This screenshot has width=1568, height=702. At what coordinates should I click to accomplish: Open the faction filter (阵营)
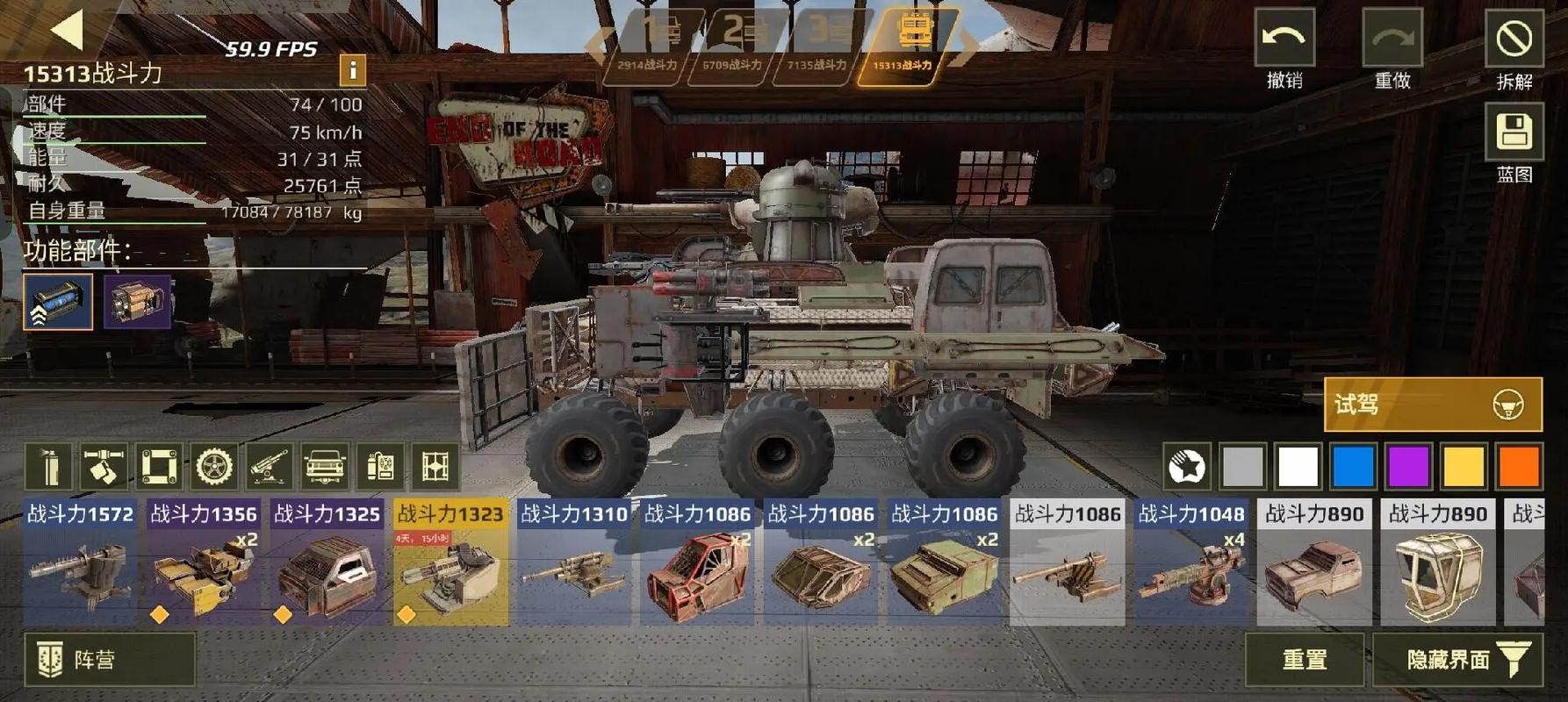[x=109, y=659]
